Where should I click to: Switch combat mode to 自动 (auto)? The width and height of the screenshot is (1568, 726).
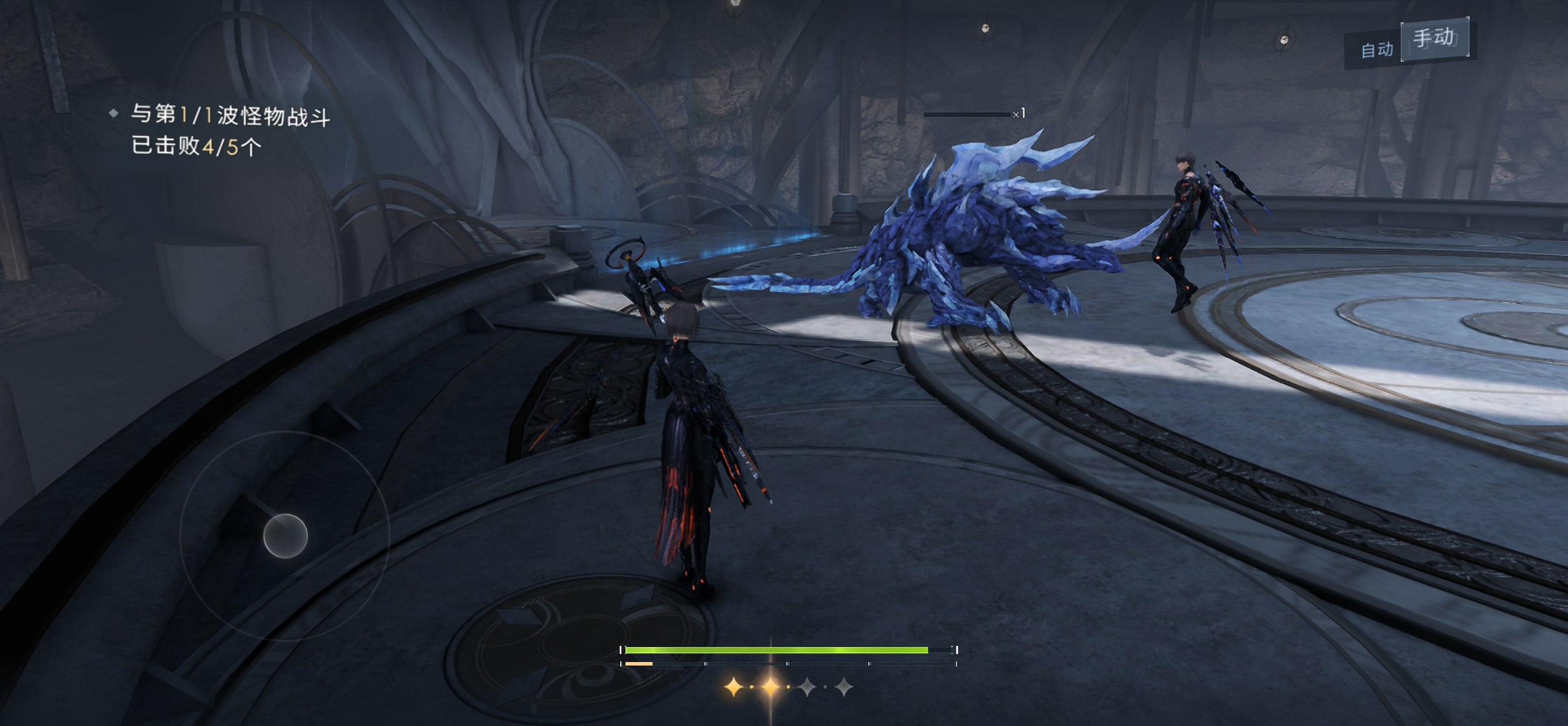coord(1376,50)
